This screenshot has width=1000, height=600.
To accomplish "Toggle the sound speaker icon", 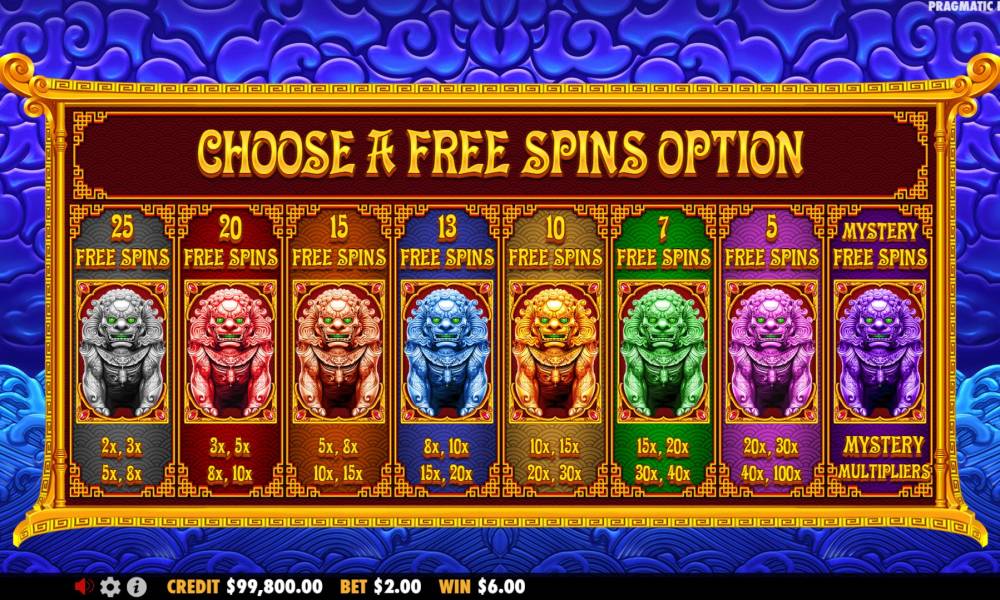I will [x=85, y=587].
